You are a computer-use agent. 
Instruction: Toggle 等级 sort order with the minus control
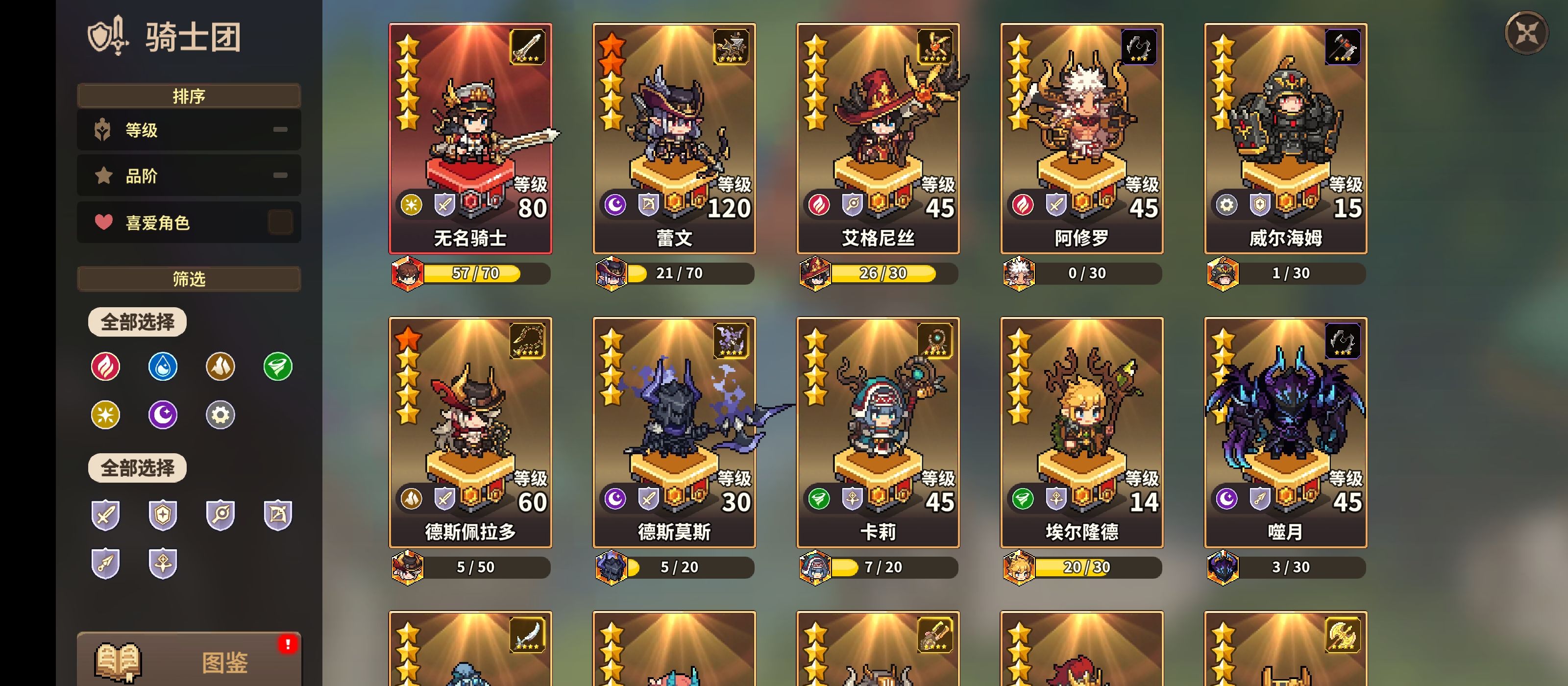pos(280,129)
